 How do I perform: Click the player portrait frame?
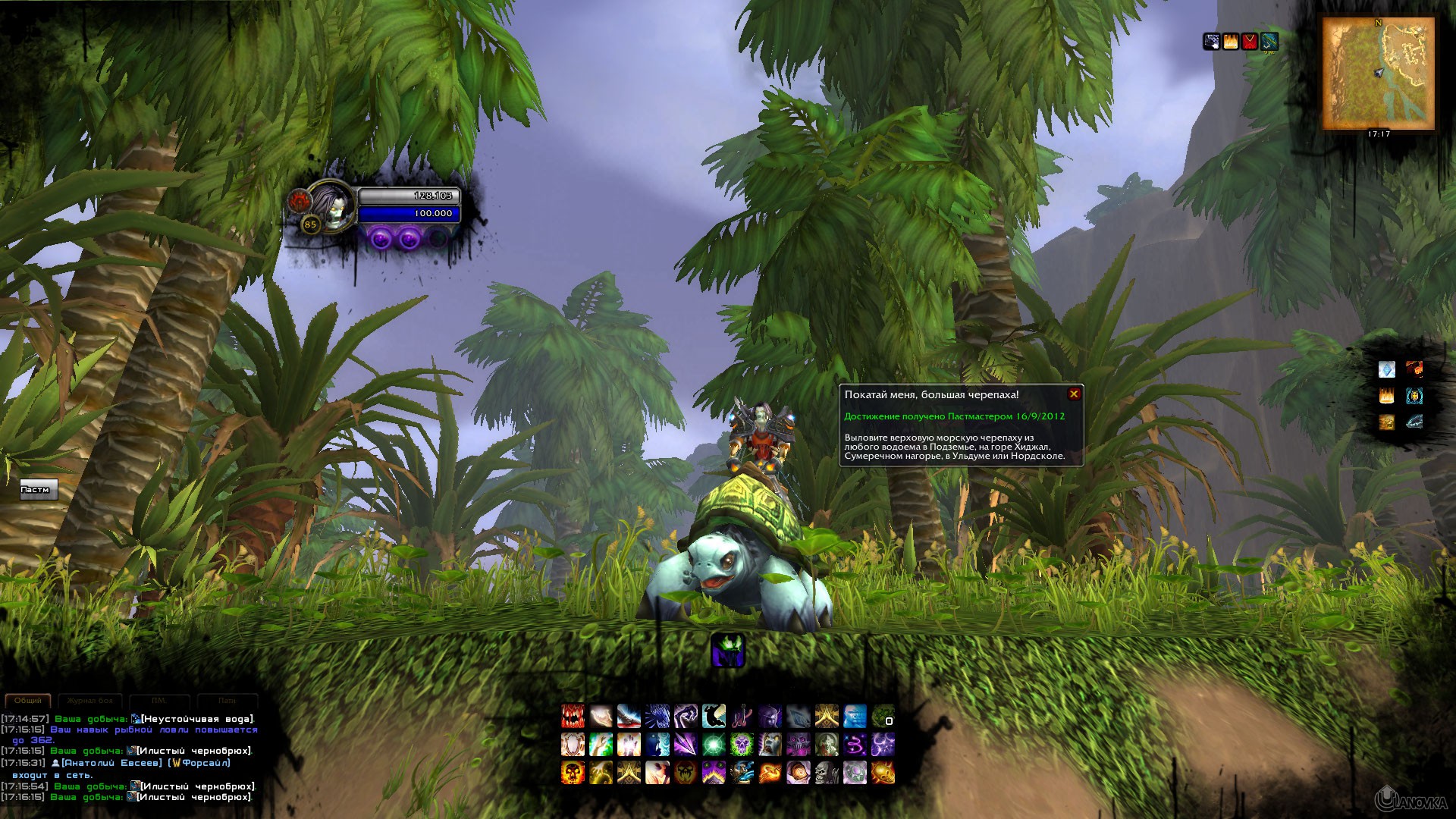(331, 203)
